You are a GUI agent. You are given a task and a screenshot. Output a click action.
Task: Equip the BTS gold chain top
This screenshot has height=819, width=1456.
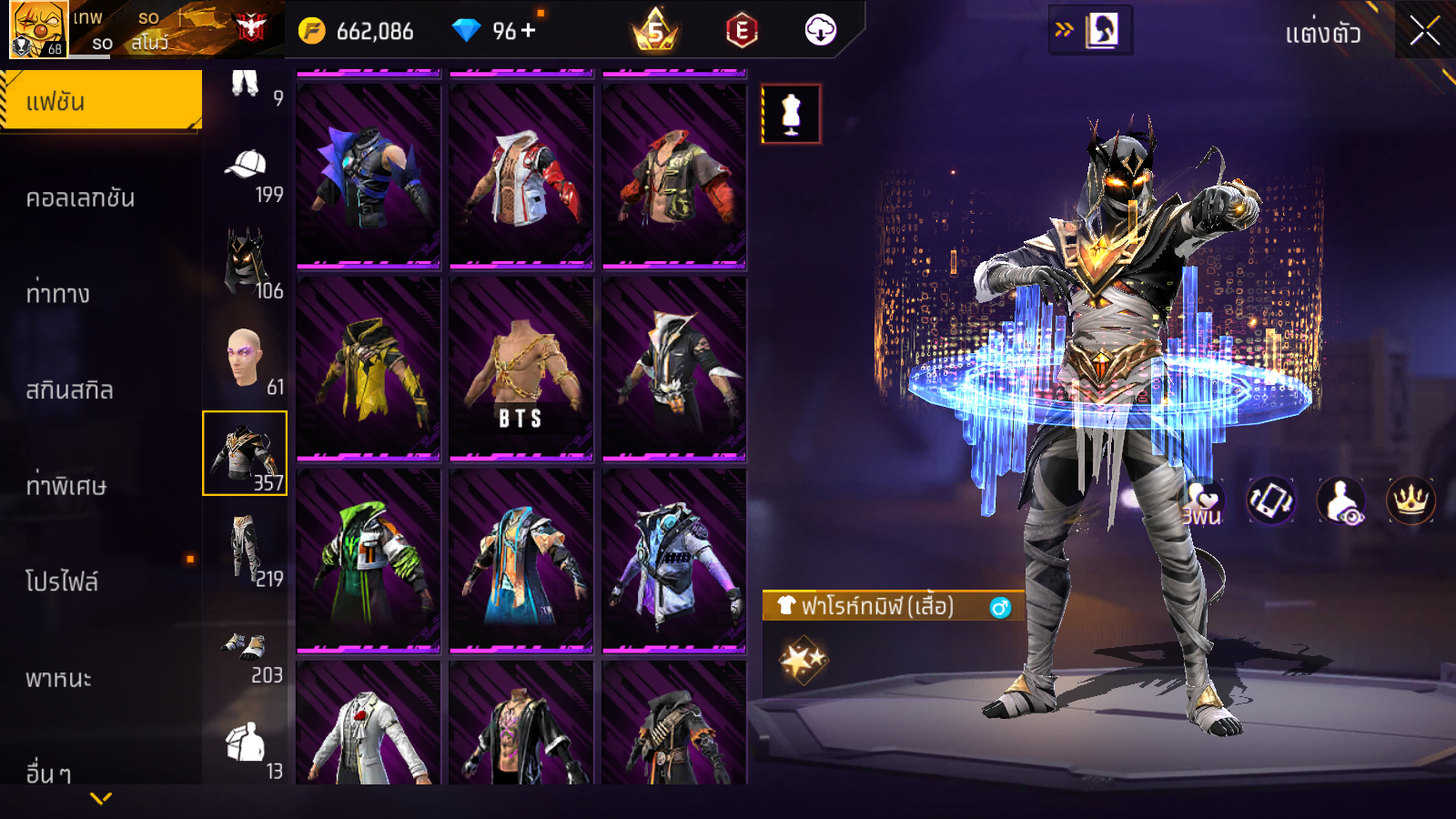click(x=521, y=369)
